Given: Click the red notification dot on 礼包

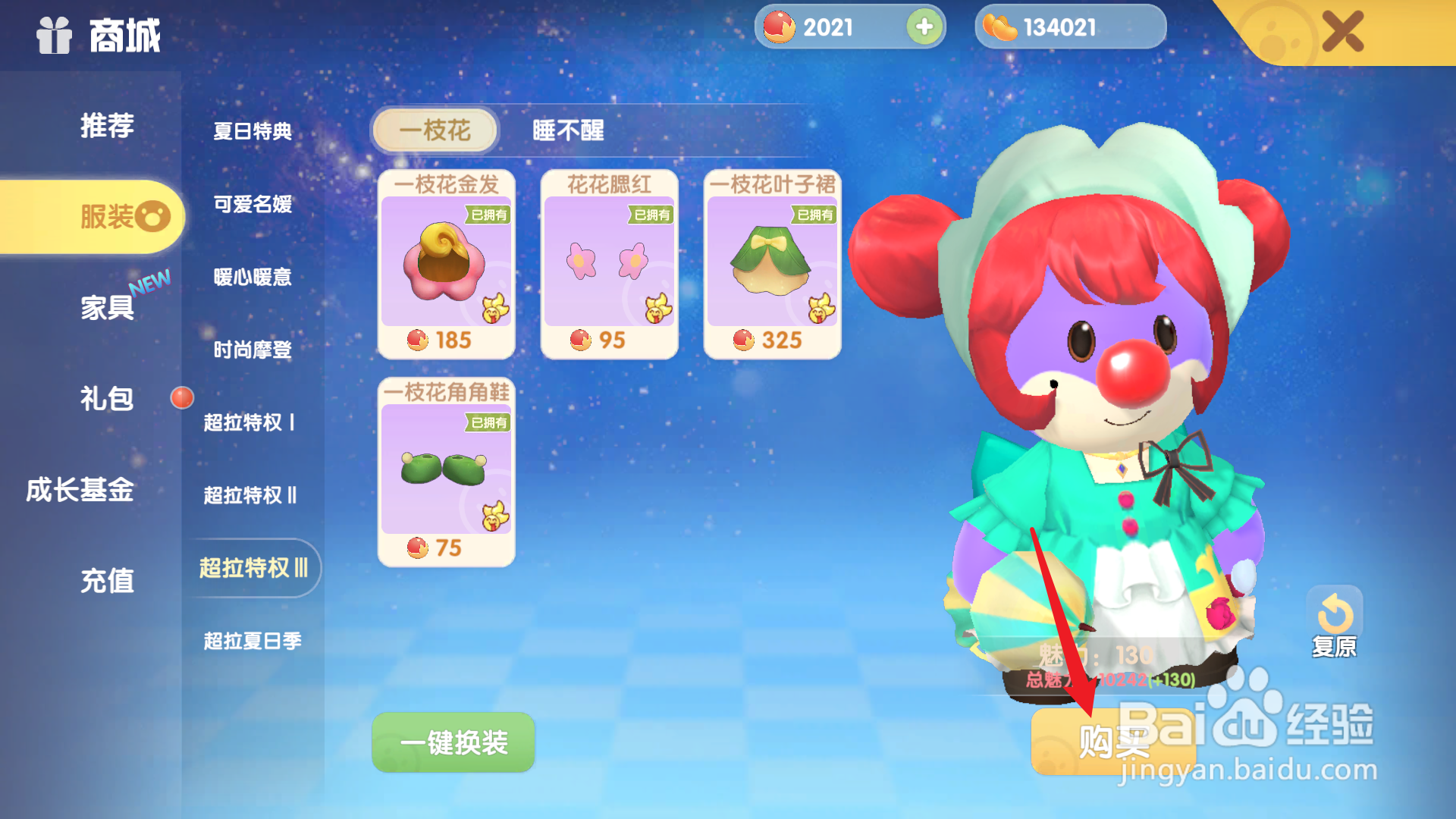Looking at the screenshot, I should pos(182,397).
